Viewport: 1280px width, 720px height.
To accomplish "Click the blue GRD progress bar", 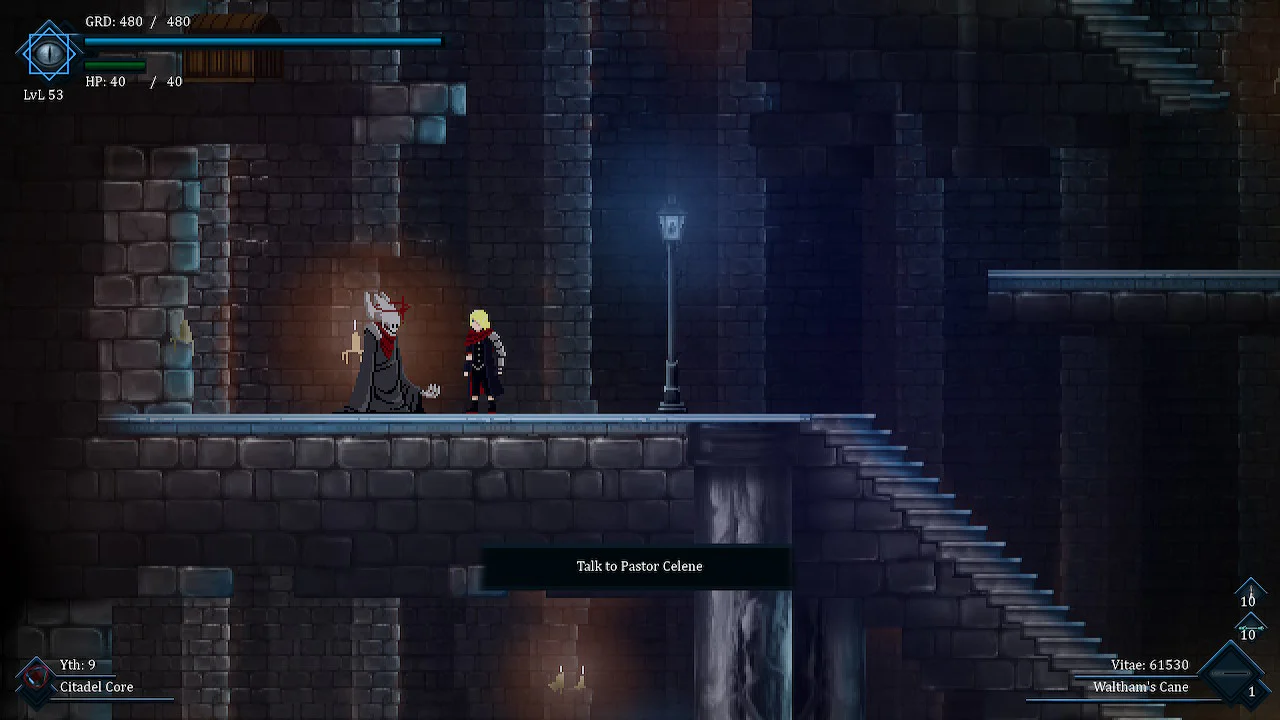I will 262,40.
